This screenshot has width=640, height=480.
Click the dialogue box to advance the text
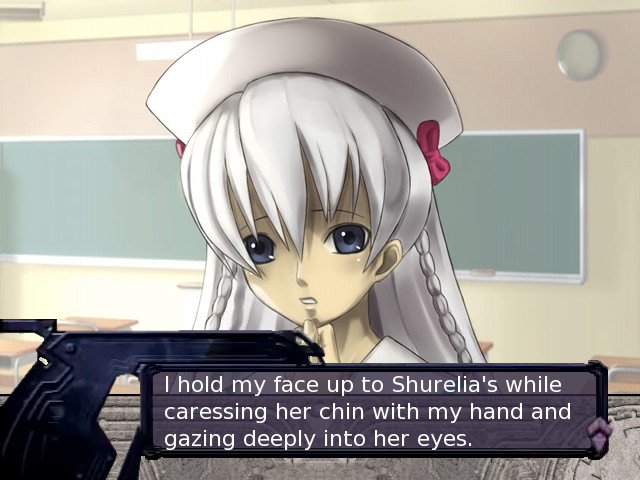370,411
